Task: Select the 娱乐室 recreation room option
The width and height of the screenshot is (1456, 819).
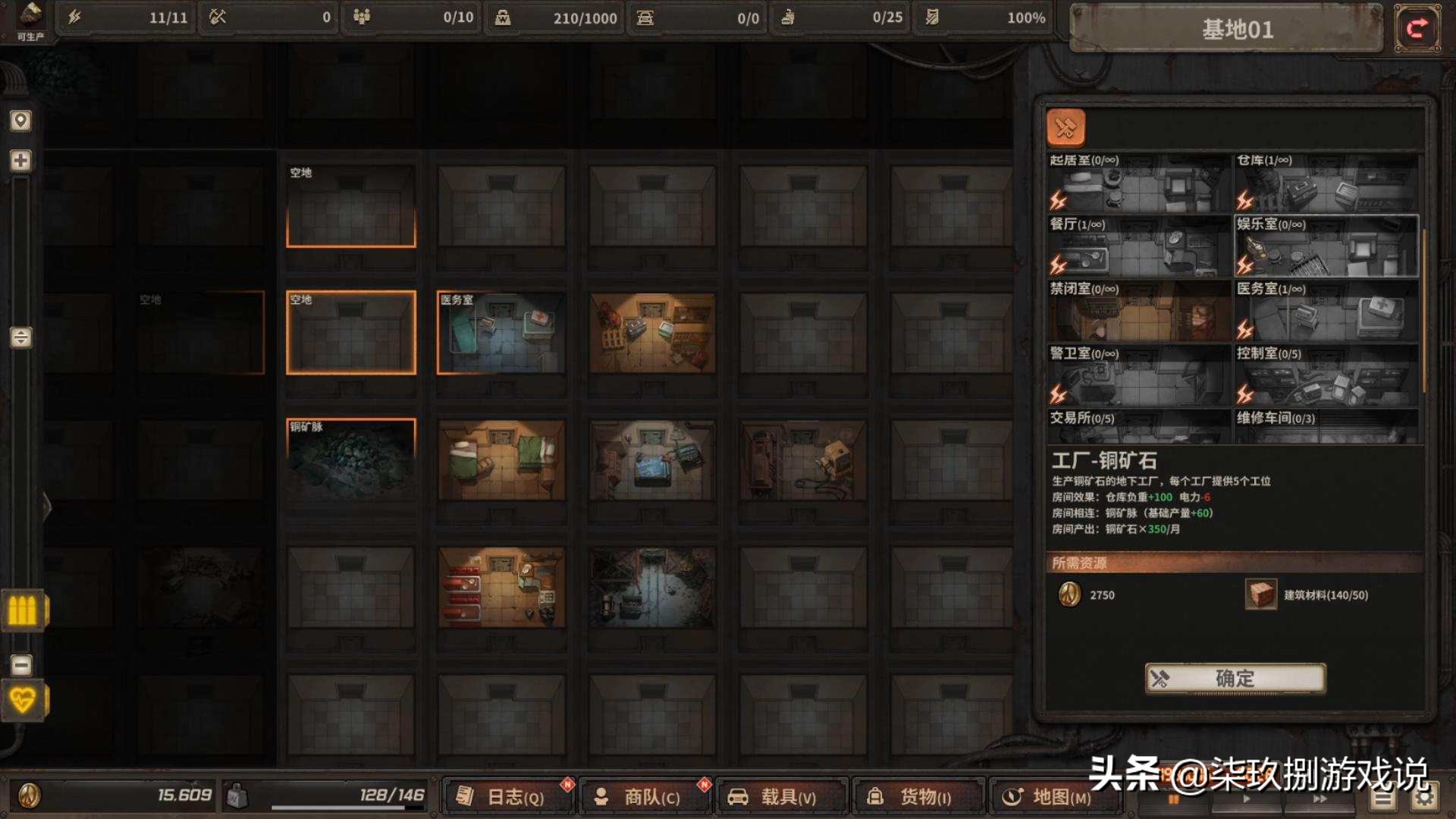Action: point(1326,246)
